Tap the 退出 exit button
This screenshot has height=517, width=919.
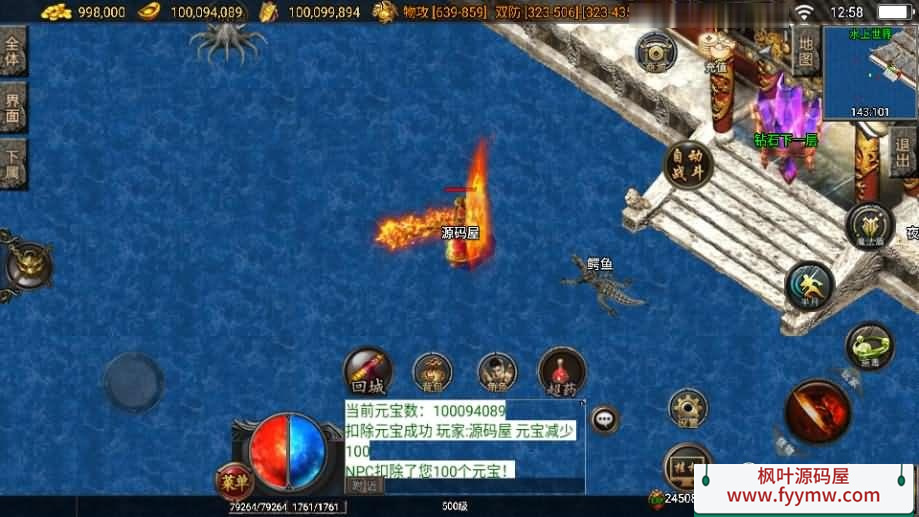coord(902,155)
